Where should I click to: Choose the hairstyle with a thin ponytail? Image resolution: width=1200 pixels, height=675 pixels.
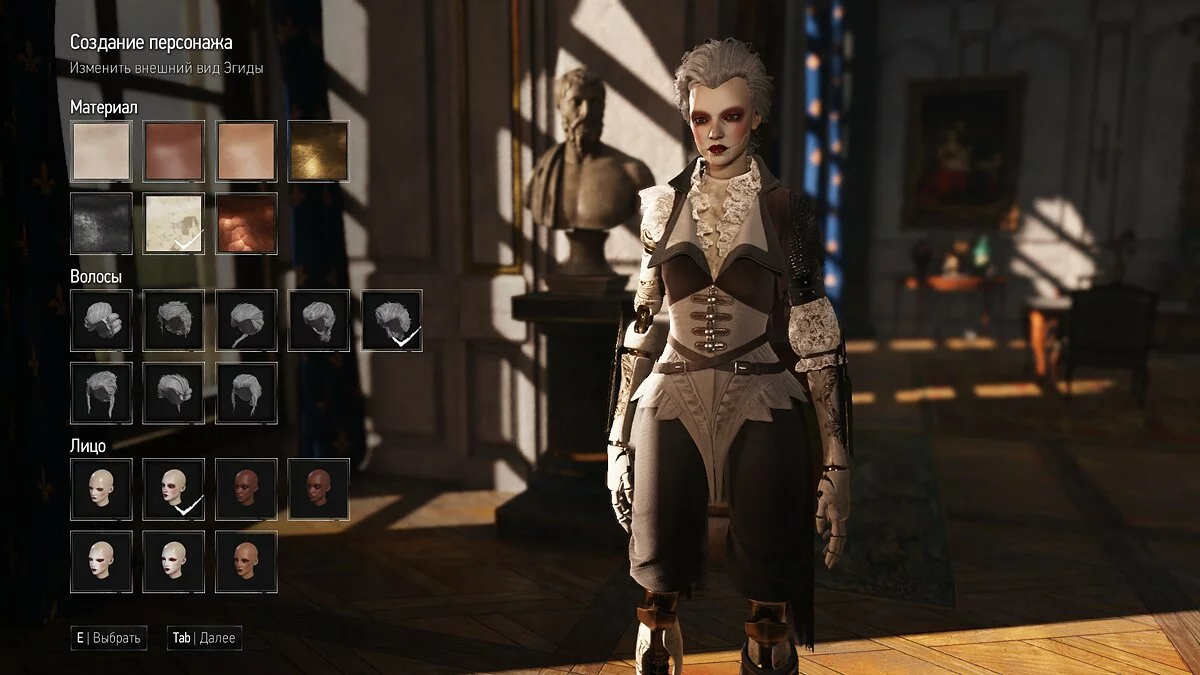[x=246, y=320]
